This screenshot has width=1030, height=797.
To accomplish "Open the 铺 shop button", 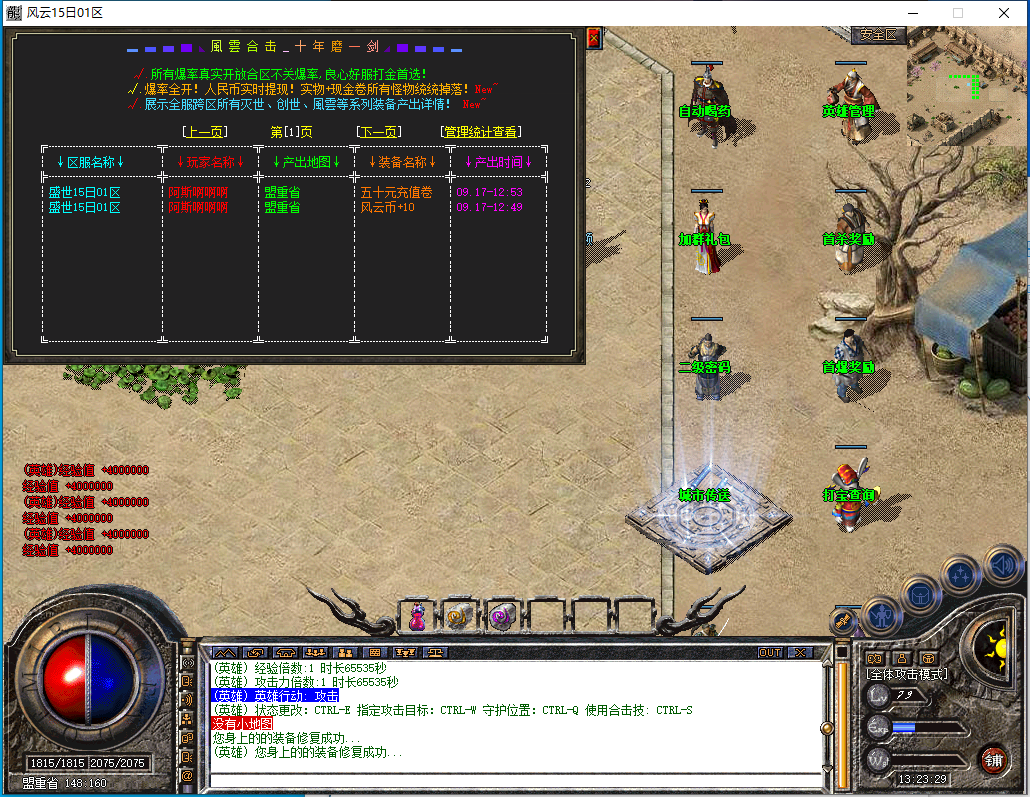I will click(992, 758).
